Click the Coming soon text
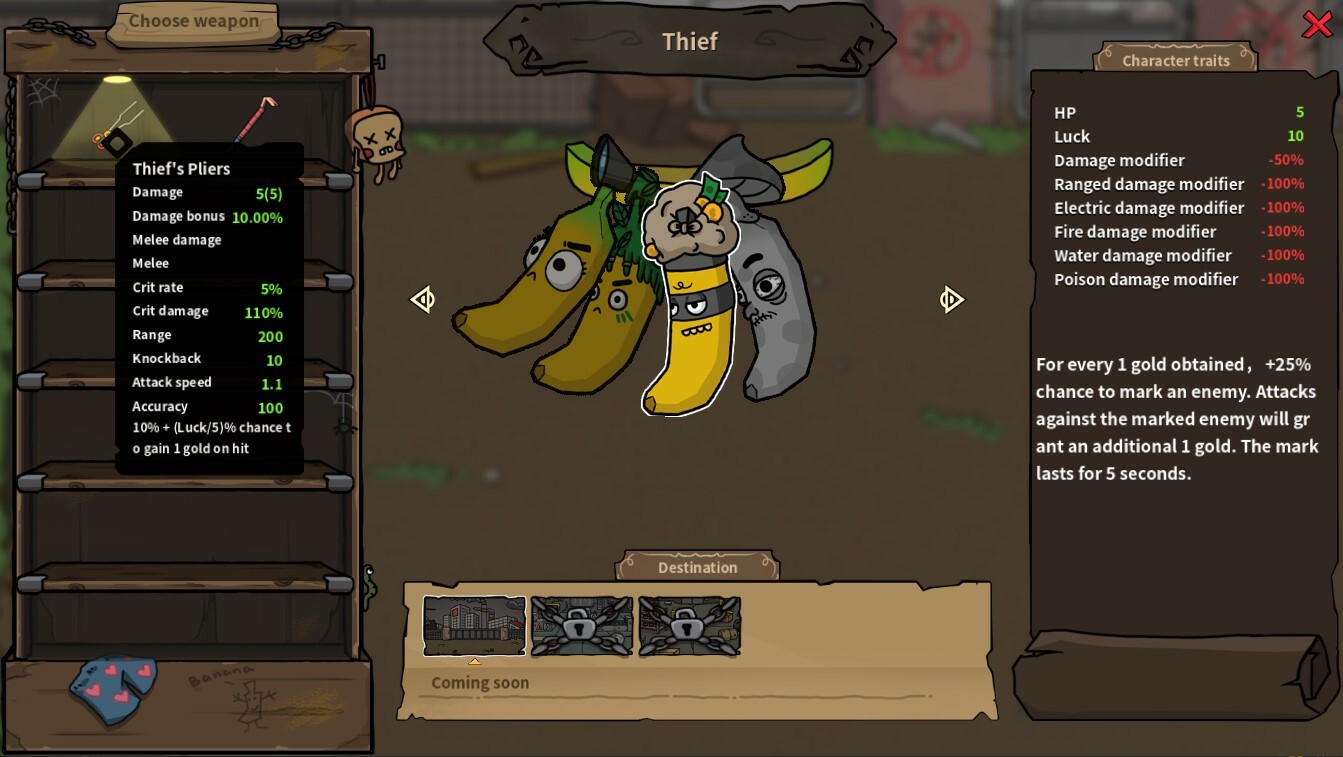The height and width of the screenshot is (757, 1343). pyautogui.click(x=479, y=682)
